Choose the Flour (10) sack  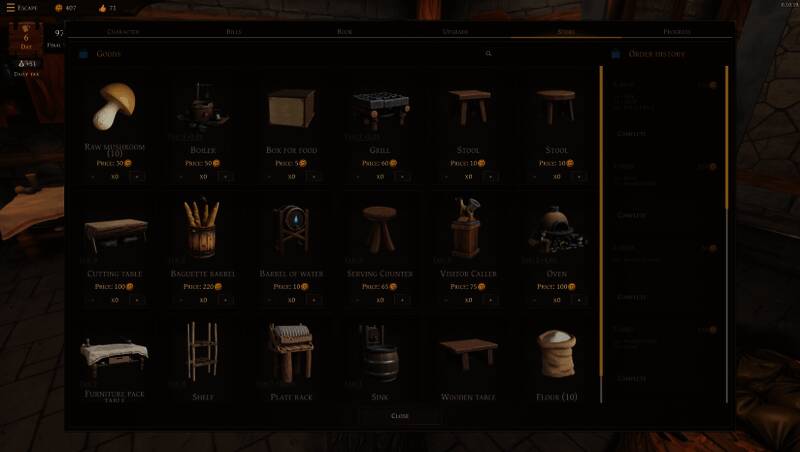[557, 352]
